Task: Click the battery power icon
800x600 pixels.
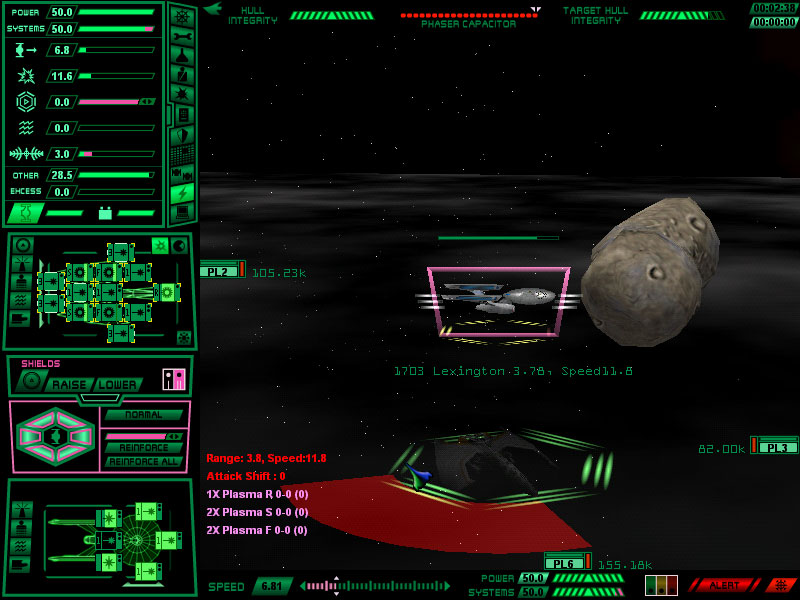Action: pyautogui.click(x=104, y=213)
